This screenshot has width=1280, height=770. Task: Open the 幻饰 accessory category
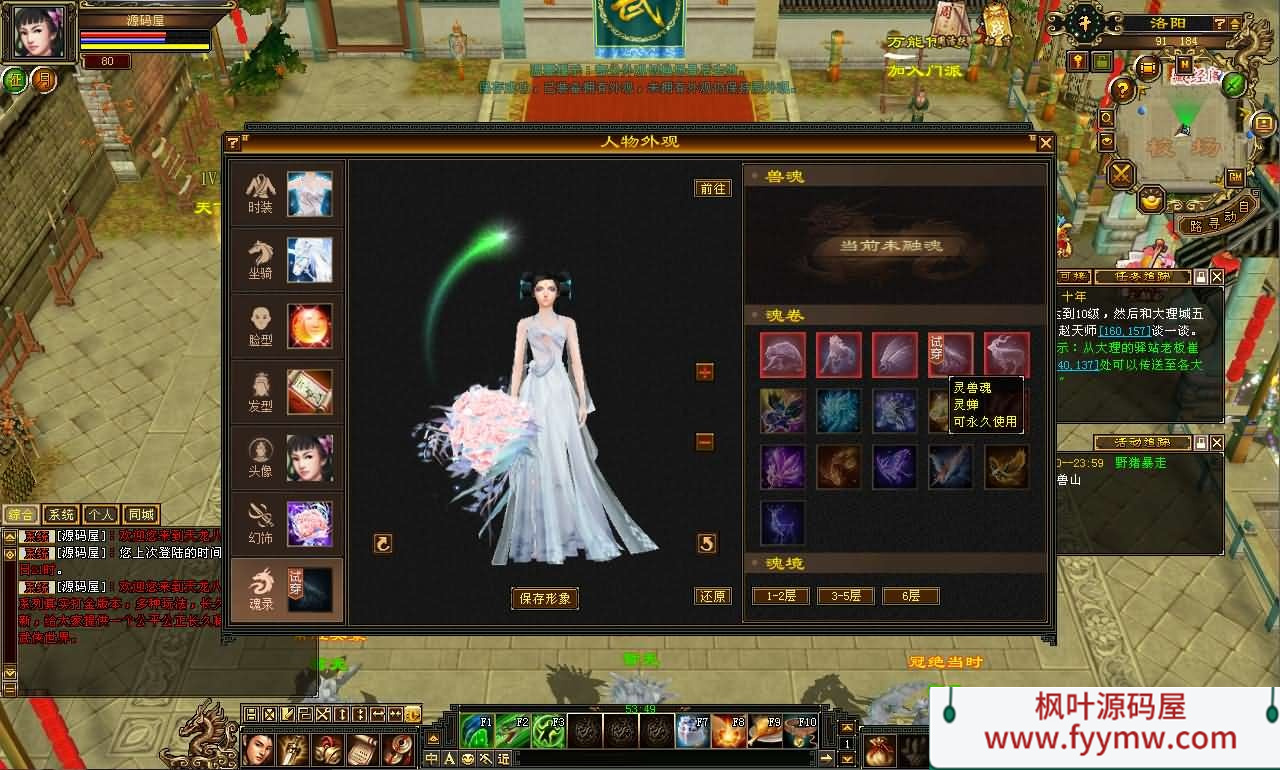click(286, 523)
